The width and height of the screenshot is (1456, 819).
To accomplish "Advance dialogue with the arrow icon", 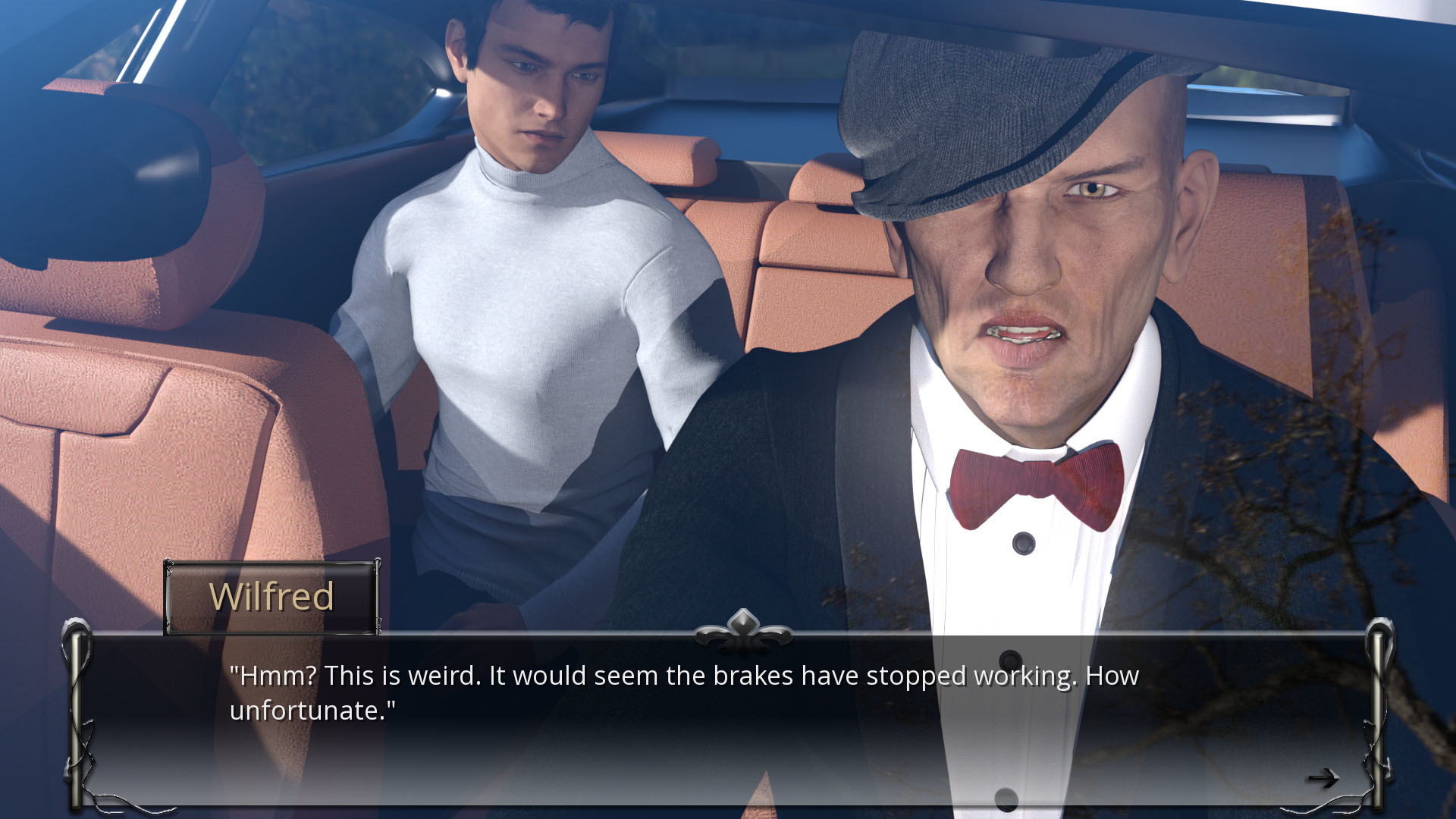I will [x=1323, y=778].
